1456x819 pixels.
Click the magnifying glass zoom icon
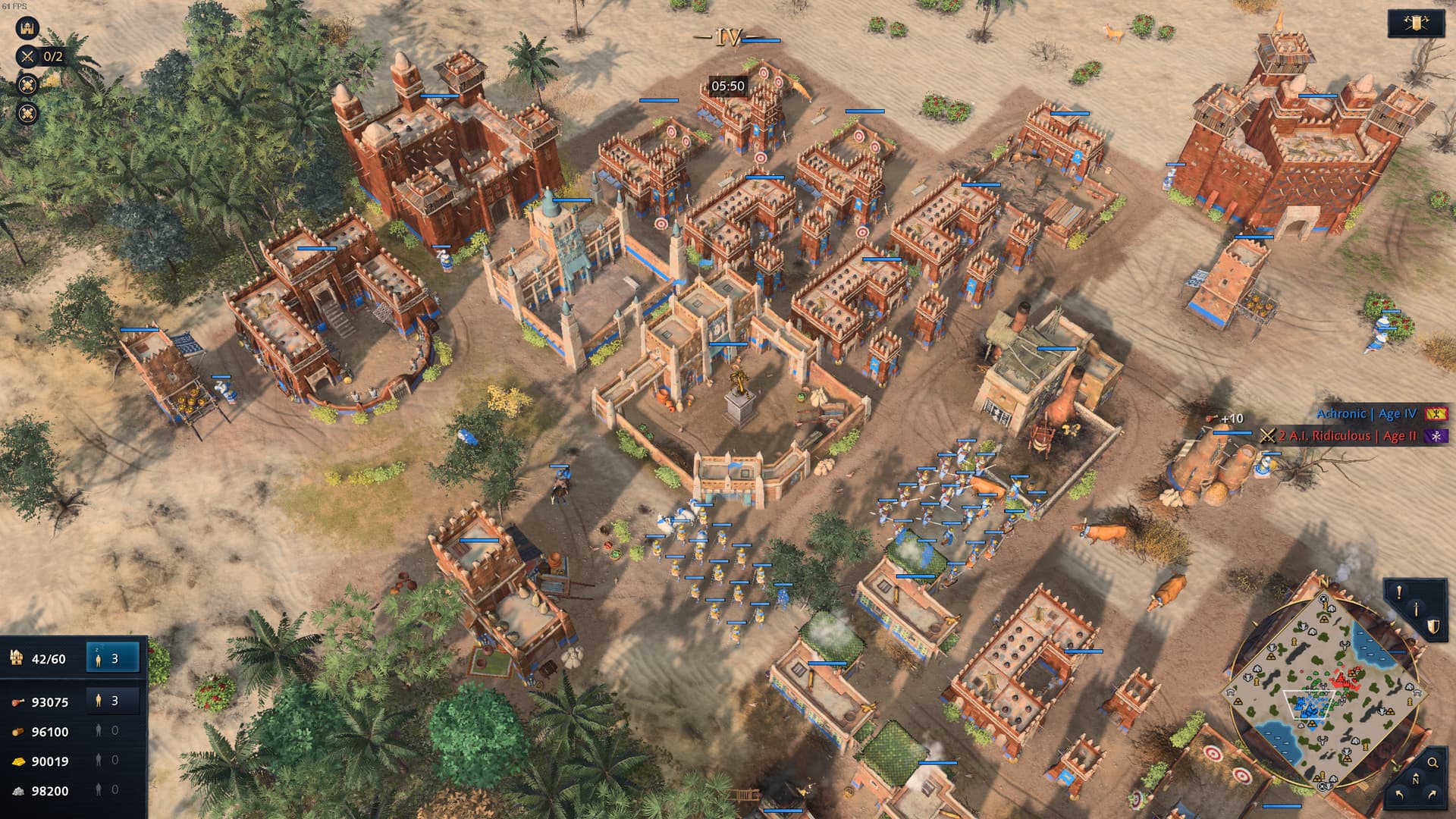coord(1432,762)
